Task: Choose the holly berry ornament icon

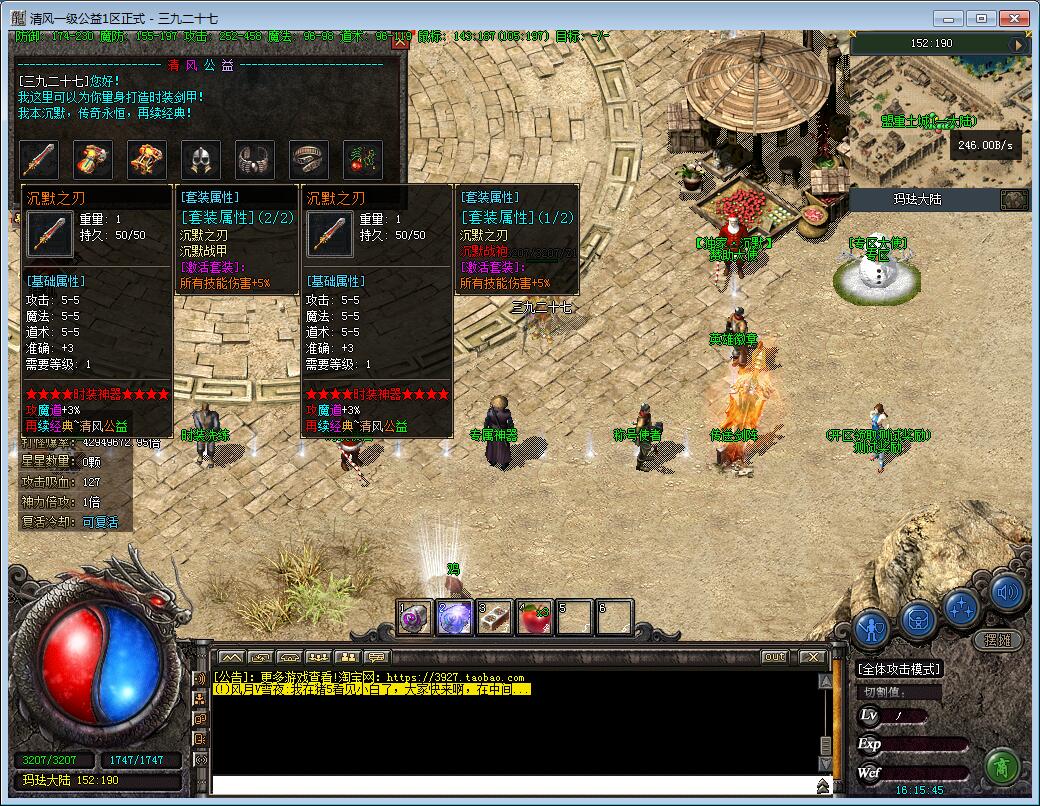Action: 363,159
